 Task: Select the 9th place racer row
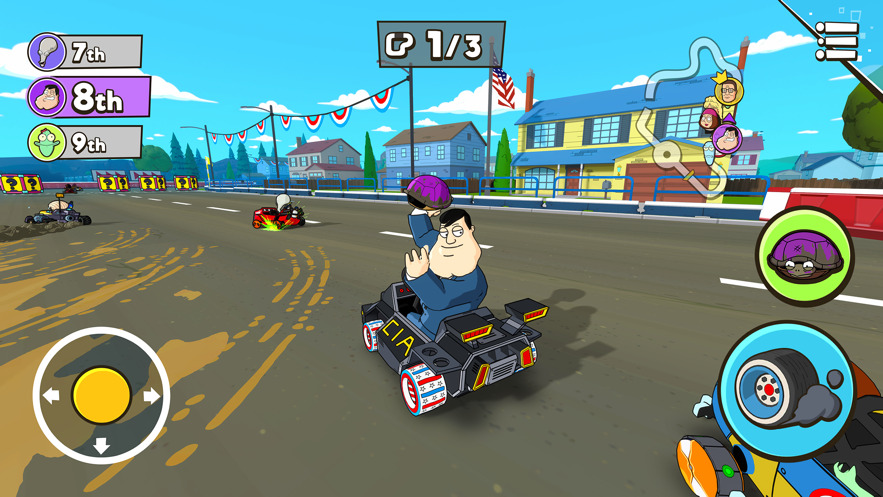(x=84, y=143)
